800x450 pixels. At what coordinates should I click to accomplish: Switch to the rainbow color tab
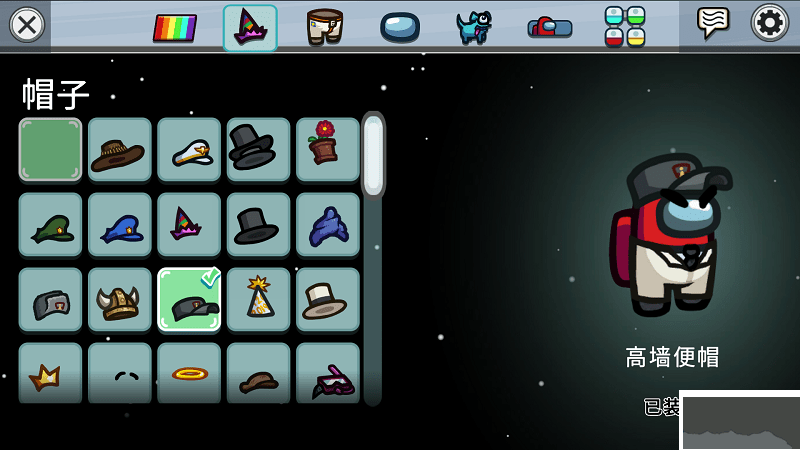(175, 27)
